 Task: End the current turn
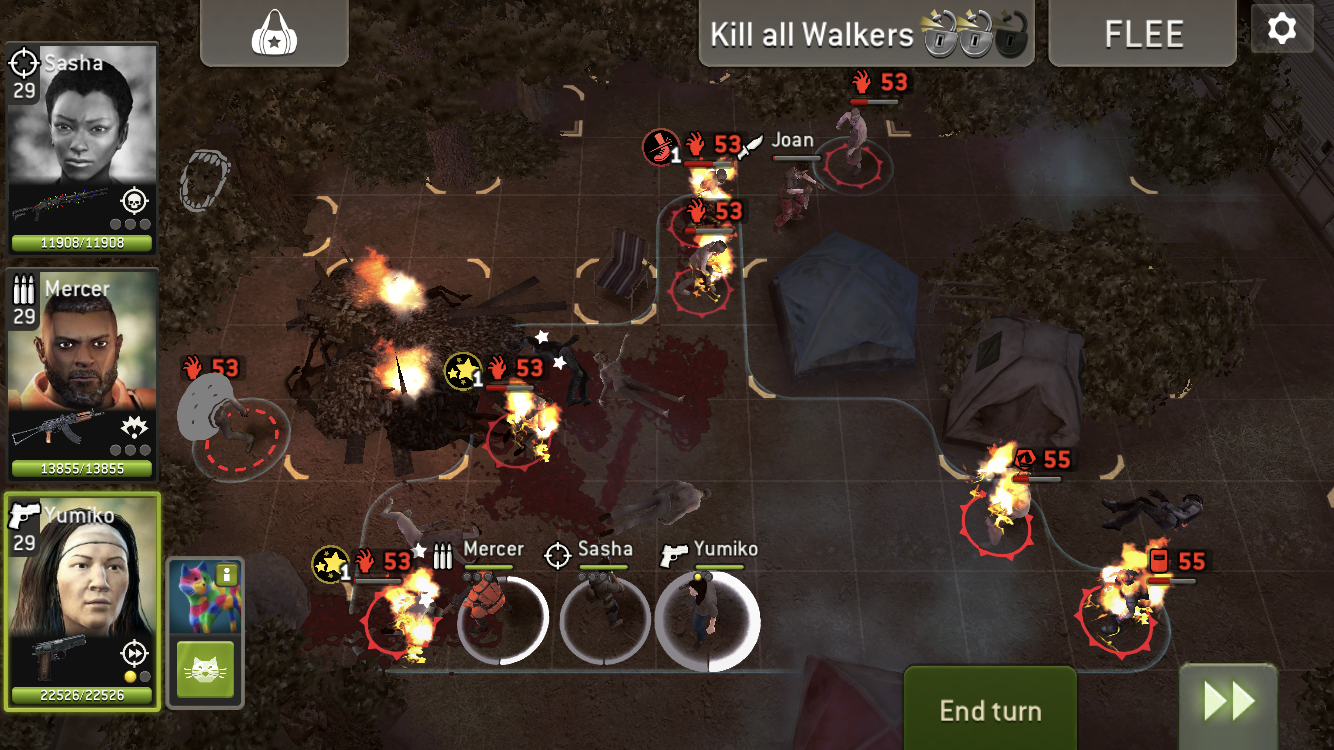(x=990, y=710)
